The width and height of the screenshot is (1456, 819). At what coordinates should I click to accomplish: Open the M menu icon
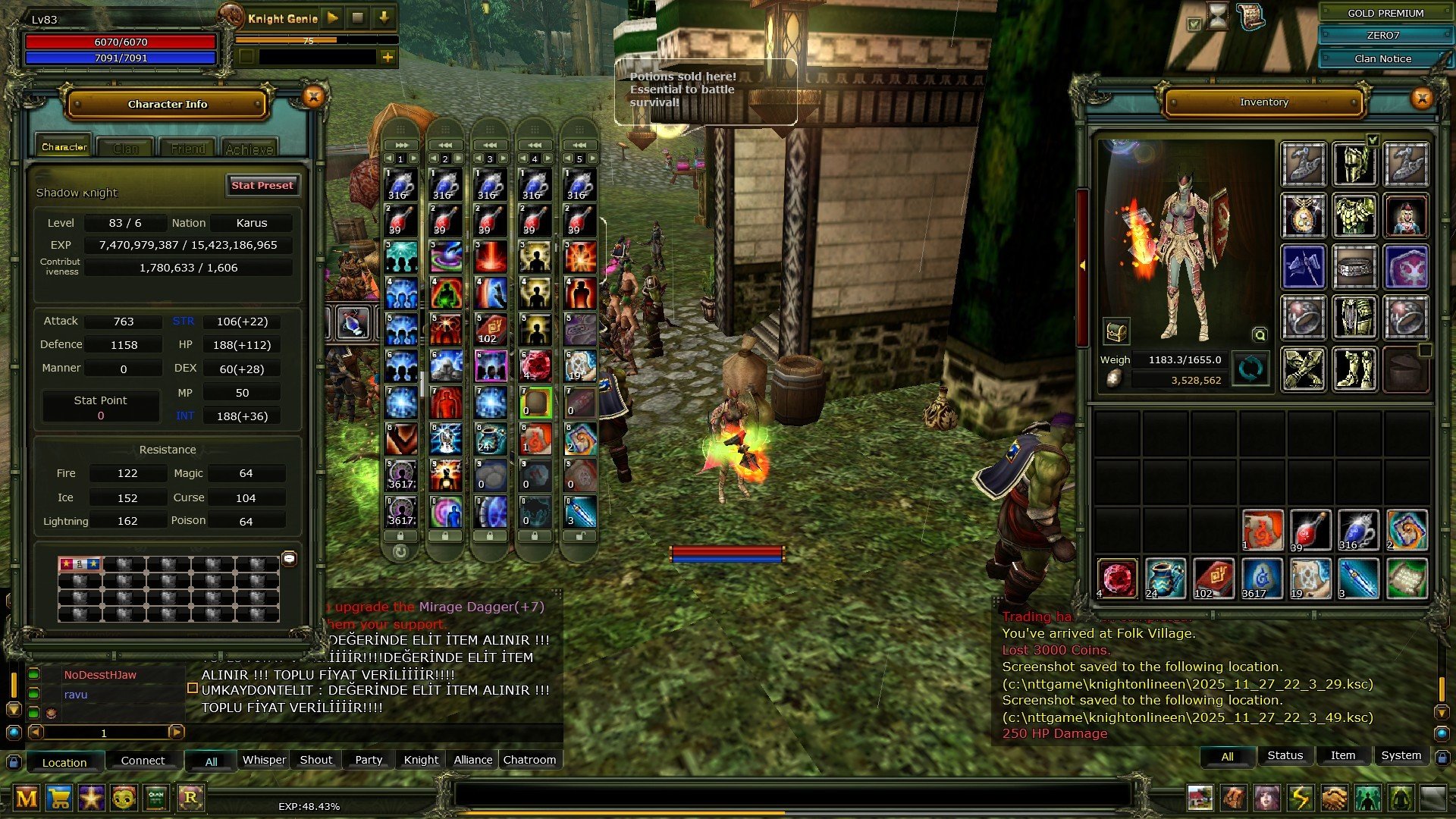(x=27, y=798)
